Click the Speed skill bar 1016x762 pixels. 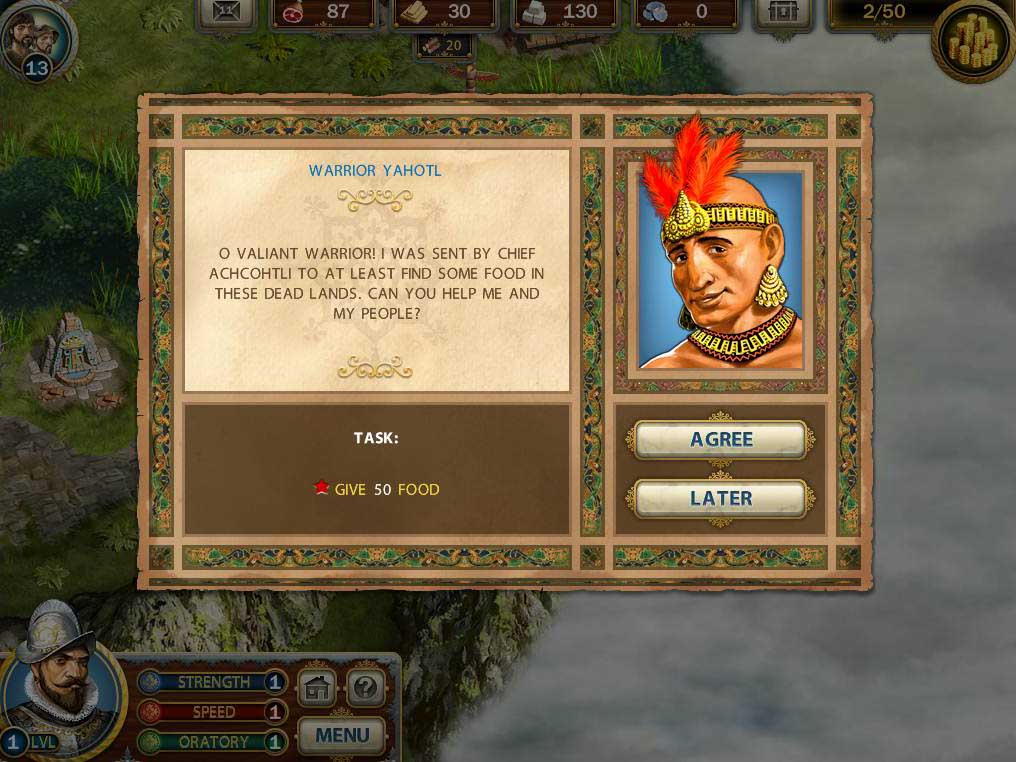coord(213,712)
